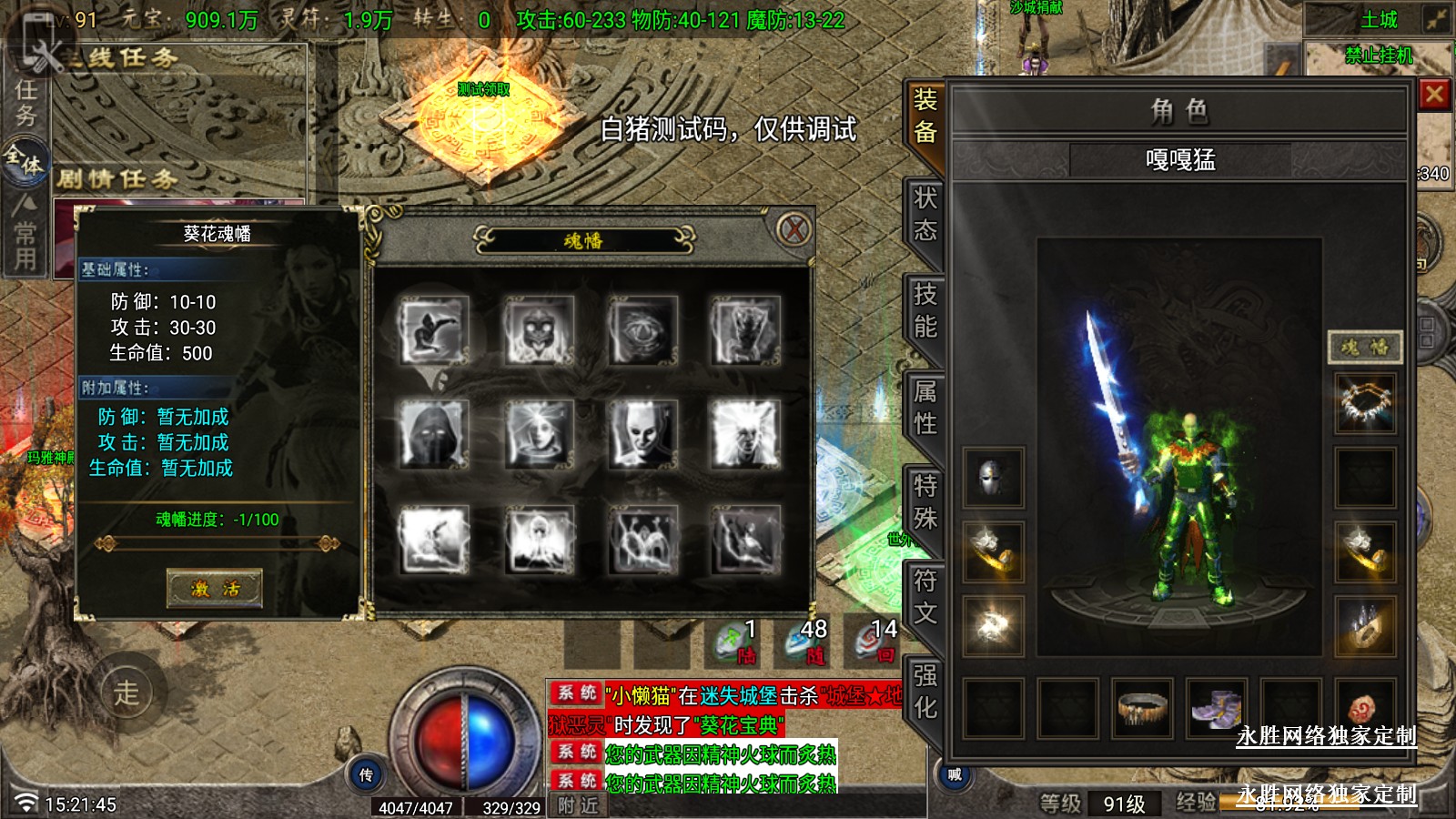The height and width of the screenshot is (819, 1456).
Task: Select the belt equipment slot
Action: point(1142,707)
